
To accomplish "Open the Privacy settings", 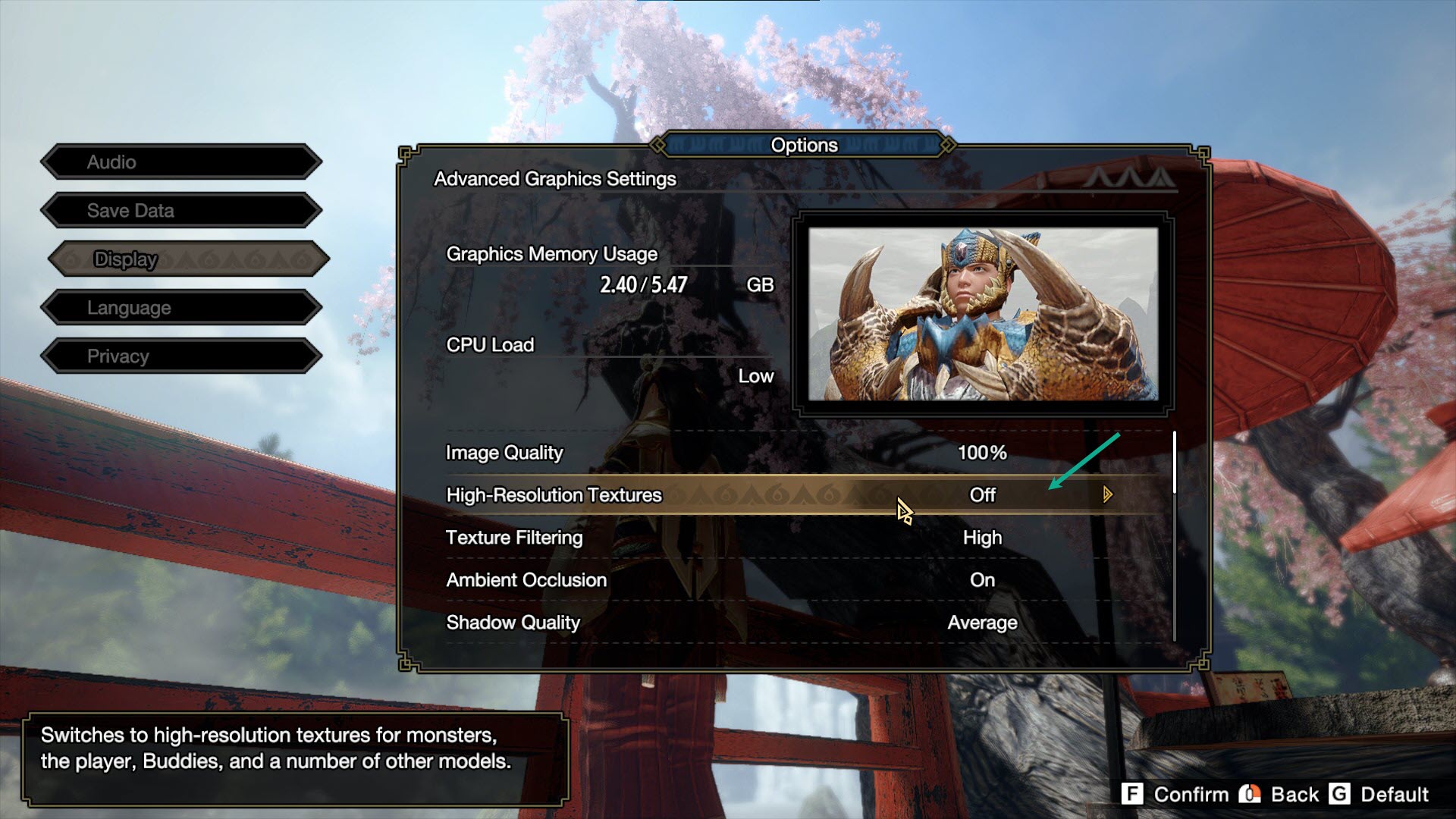I will pyautogui.click(x=182, y=356).
